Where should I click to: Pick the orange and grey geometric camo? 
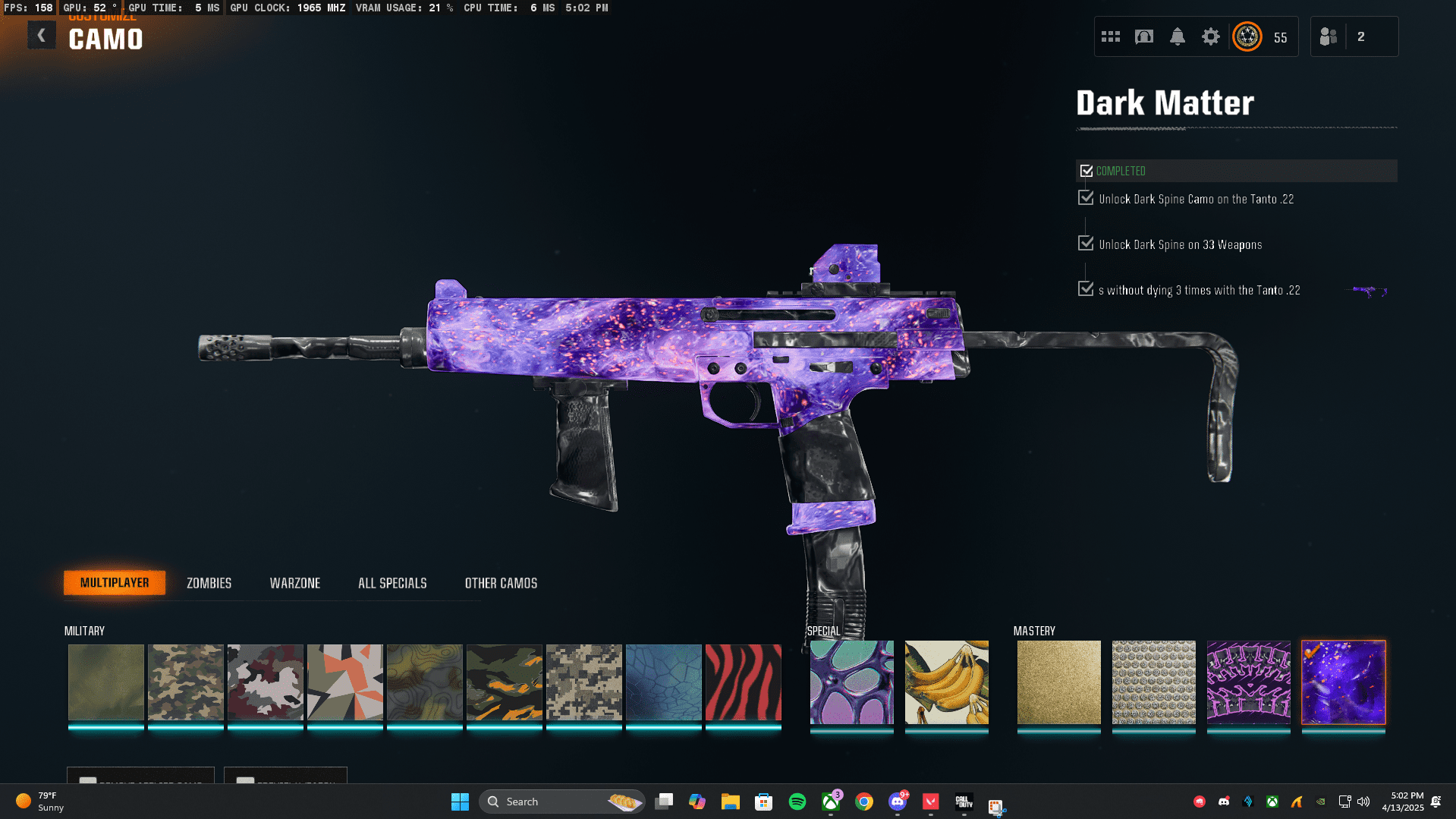coord(344,682)
